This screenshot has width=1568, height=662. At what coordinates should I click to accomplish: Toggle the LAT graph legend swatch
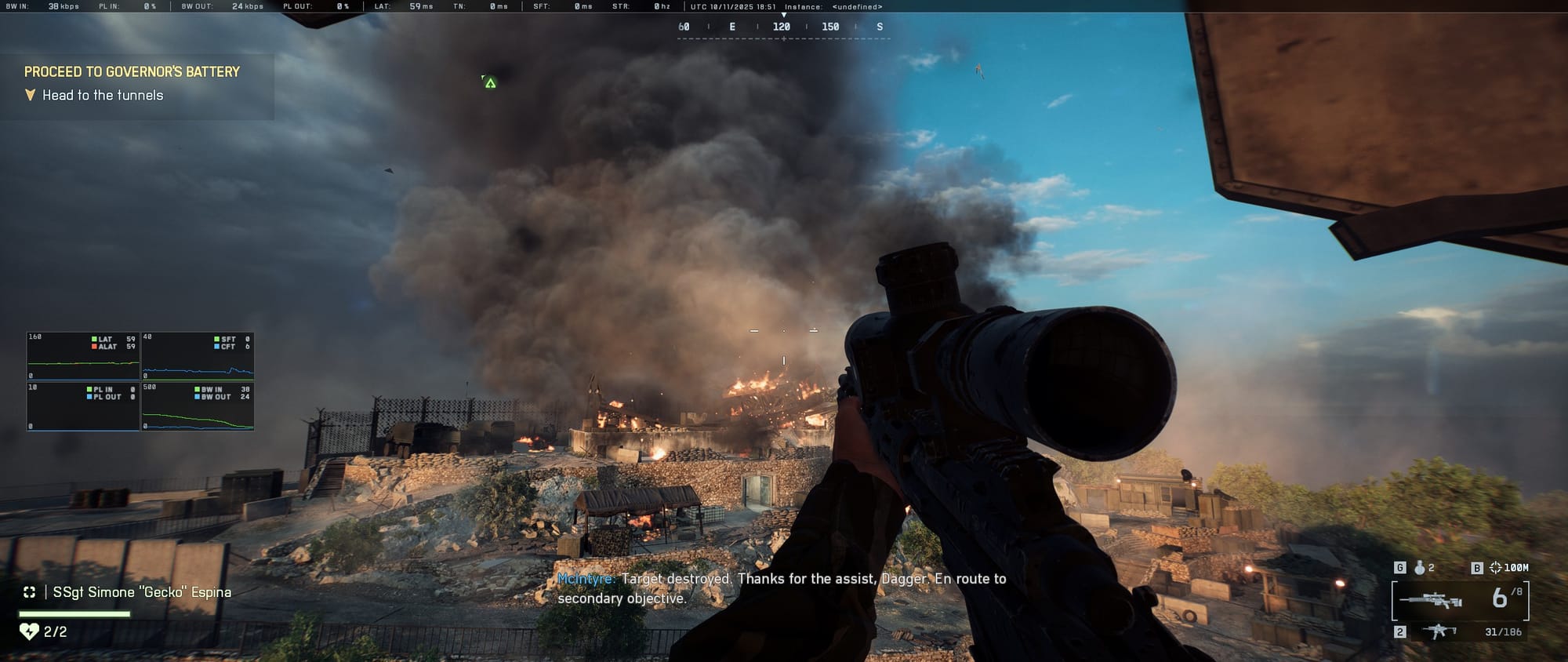94,339
